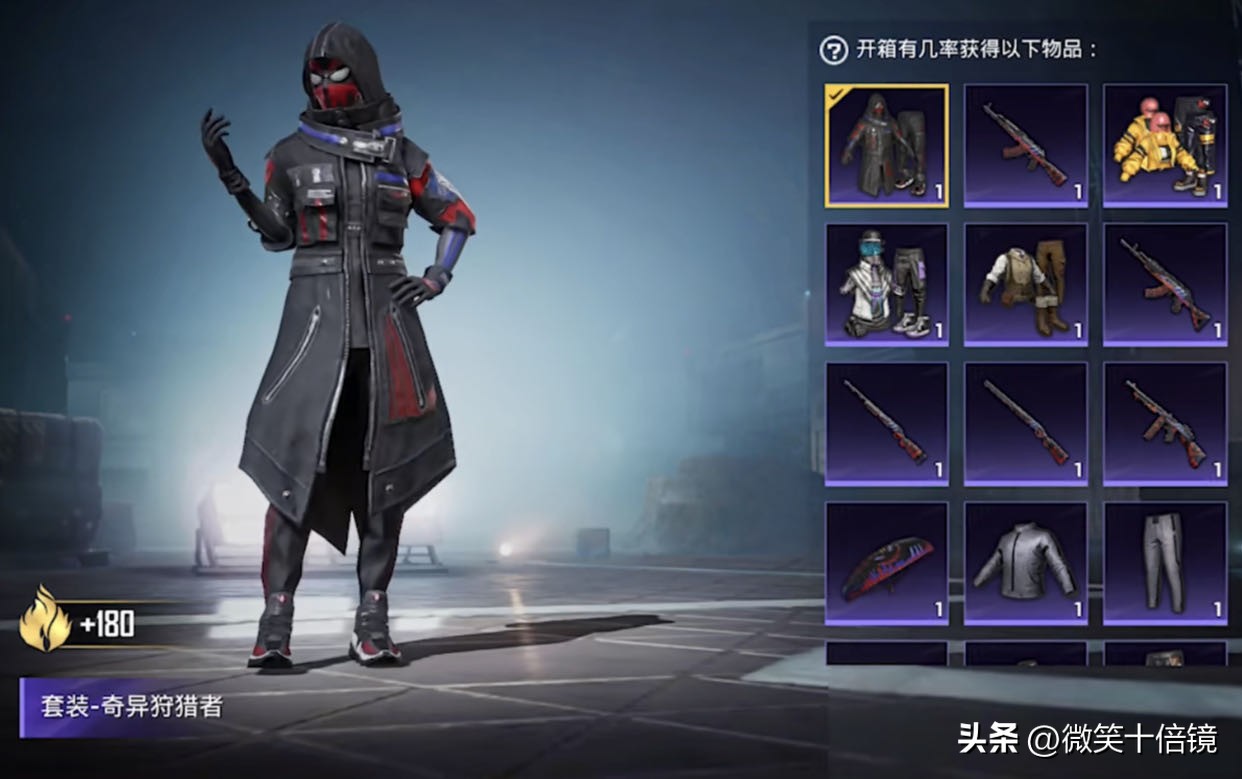Choose the grey jacket item tile
The height and width of the screenshot is (779, 1242).
[x=1025, y=563]
